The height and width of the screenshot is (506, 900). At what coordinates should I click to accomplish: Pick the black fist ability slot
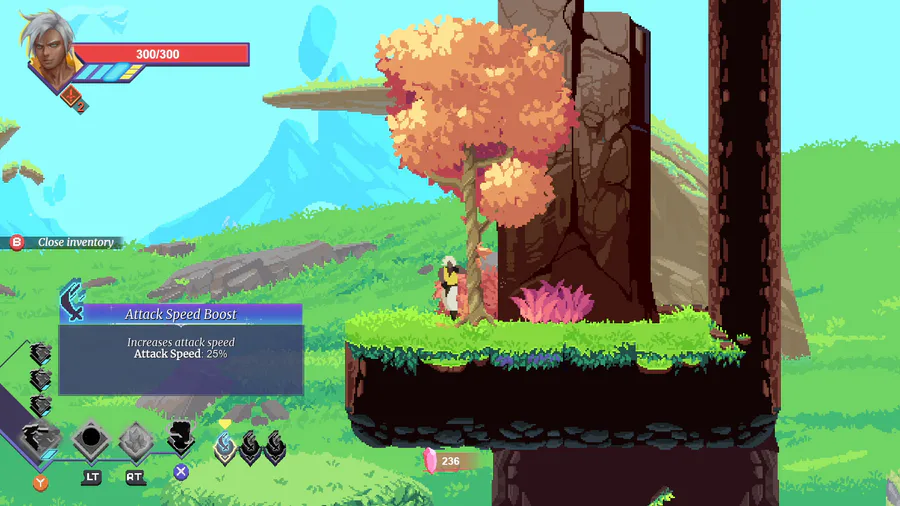[181, 438]
